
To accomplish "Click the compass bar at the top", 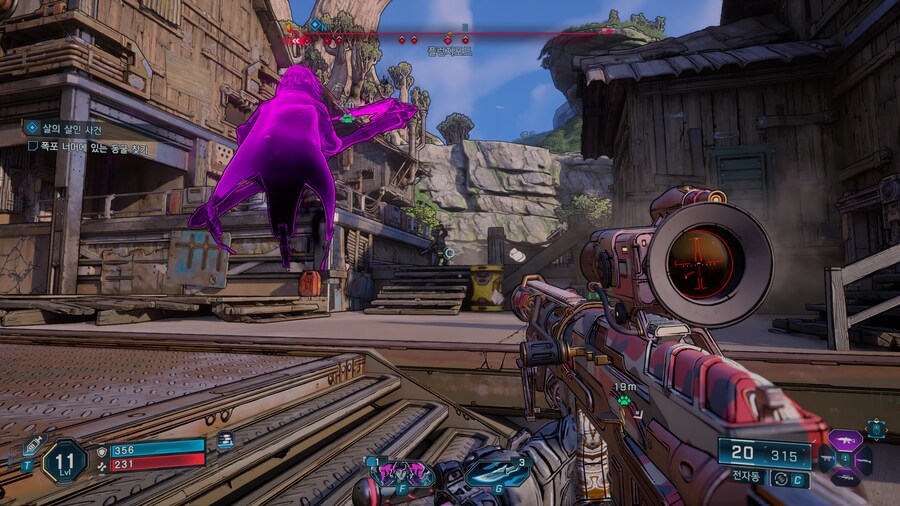I will click(450, 33).
